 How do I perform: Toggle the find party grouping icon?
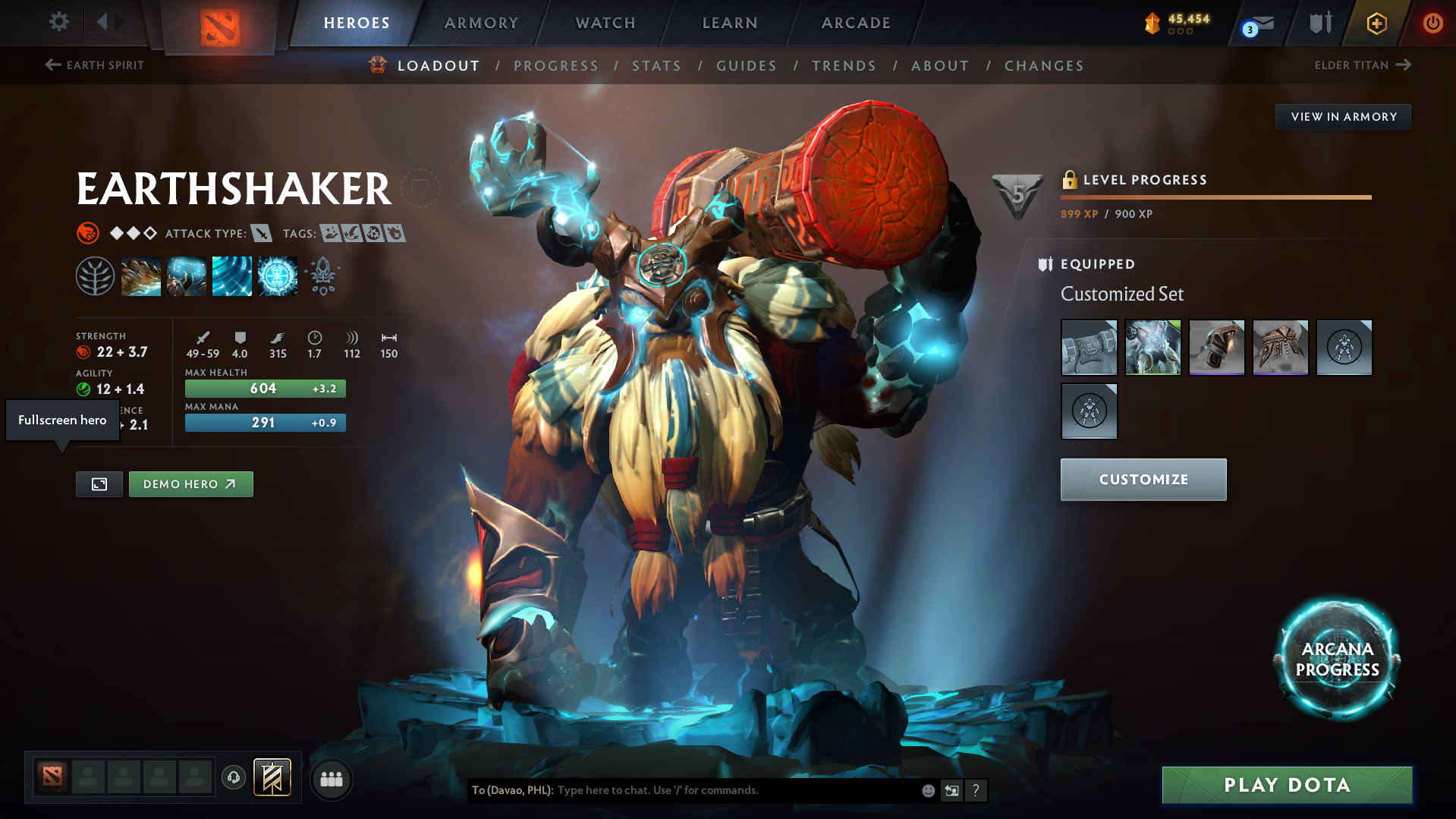(x=331, y=779)
